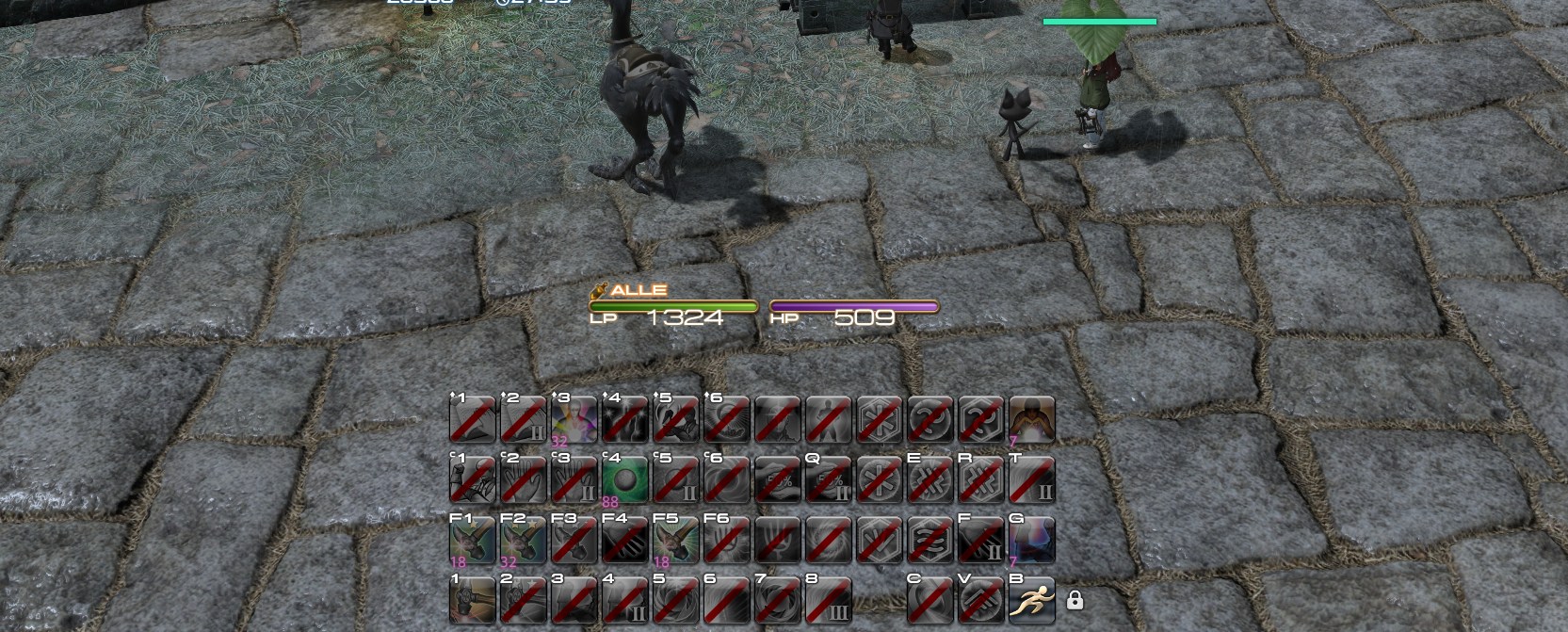Click the disabled Q slot showing 50%
Image resolution: width=1568 pixels, height=632 pixels.
(x=828, y=479)
